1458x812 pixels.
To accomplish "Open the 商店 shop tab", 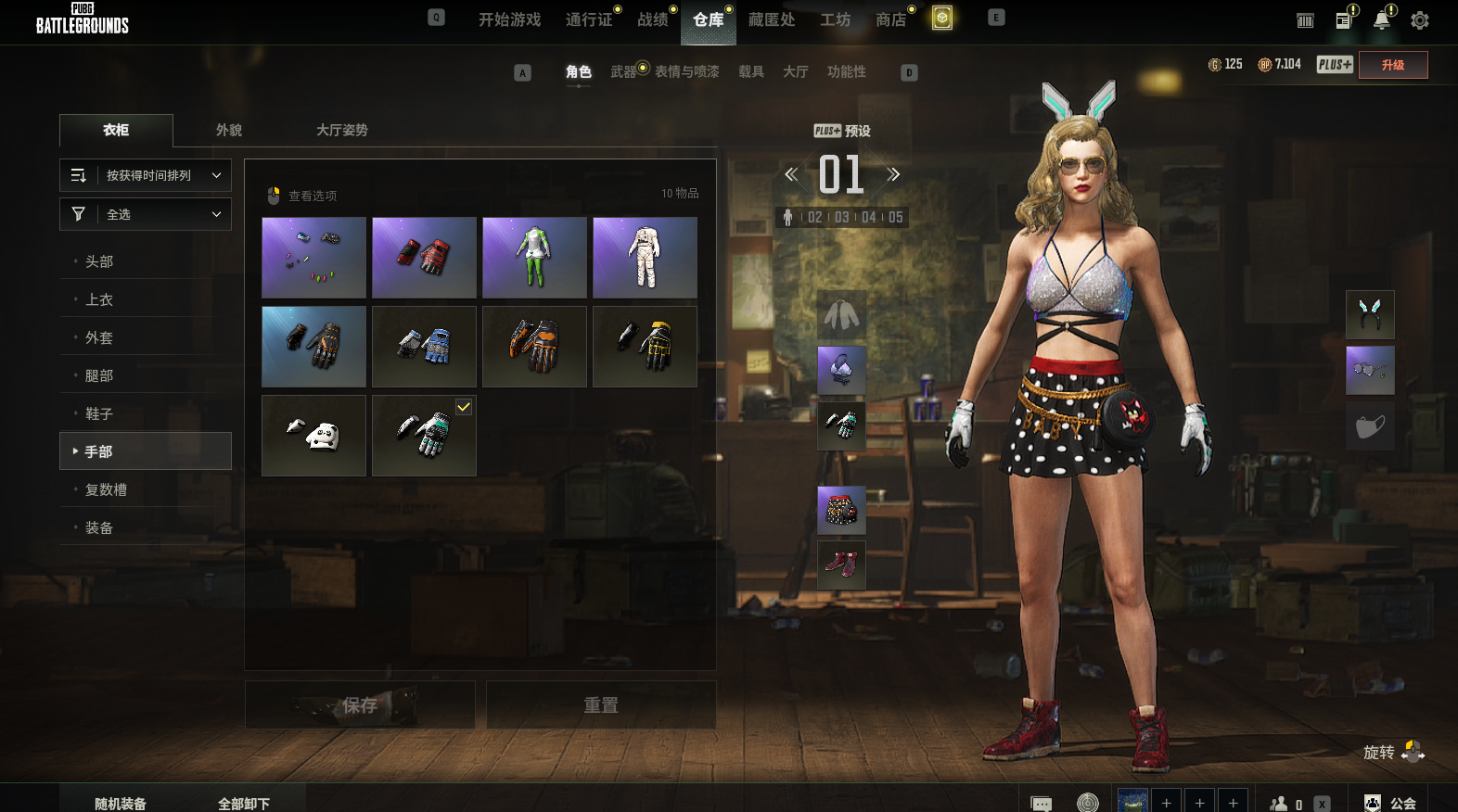I will tap(890, 19).
